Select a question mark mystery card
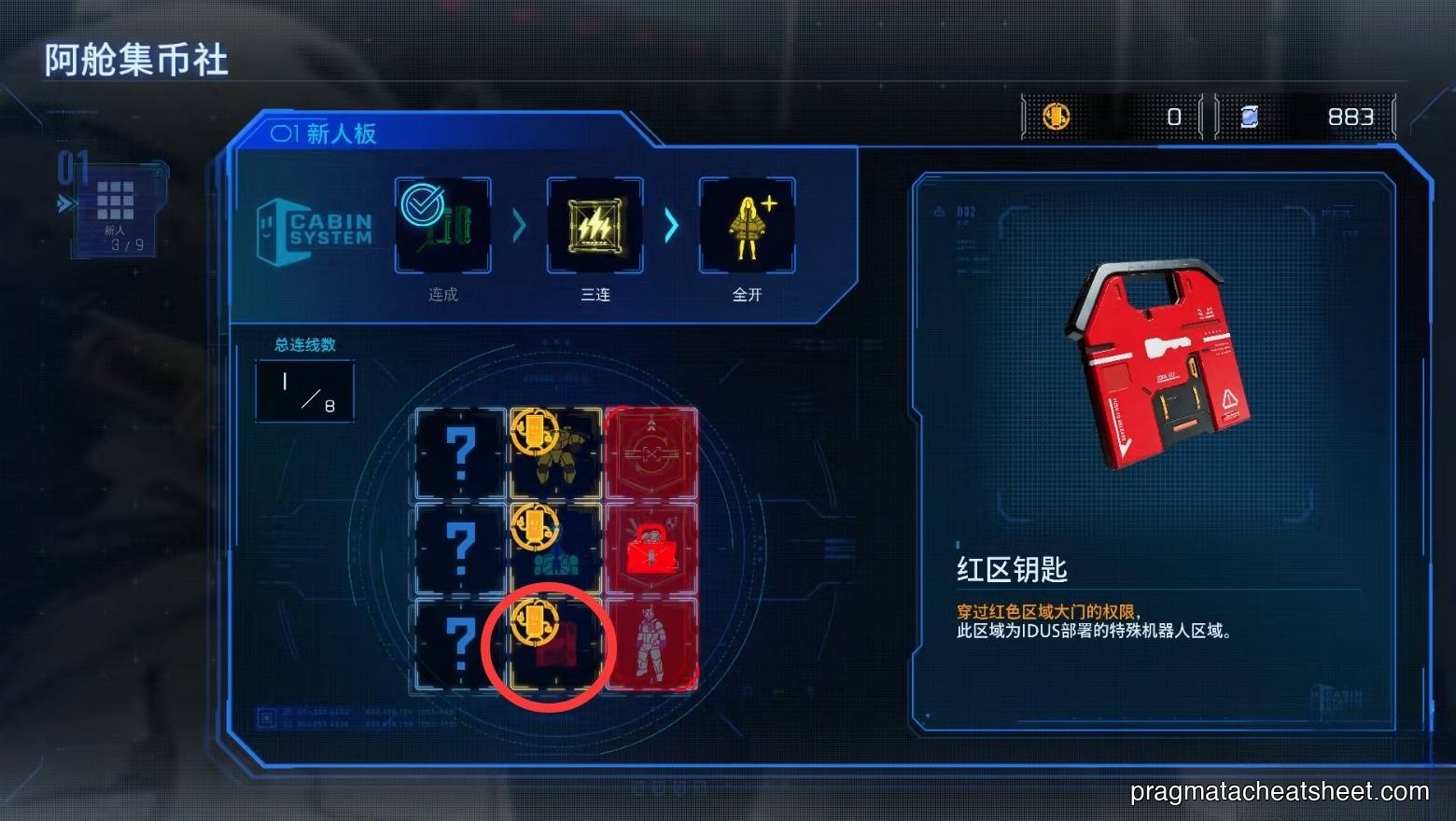Viewport: 1456px width, 821px height. click(x=458, y=452)
